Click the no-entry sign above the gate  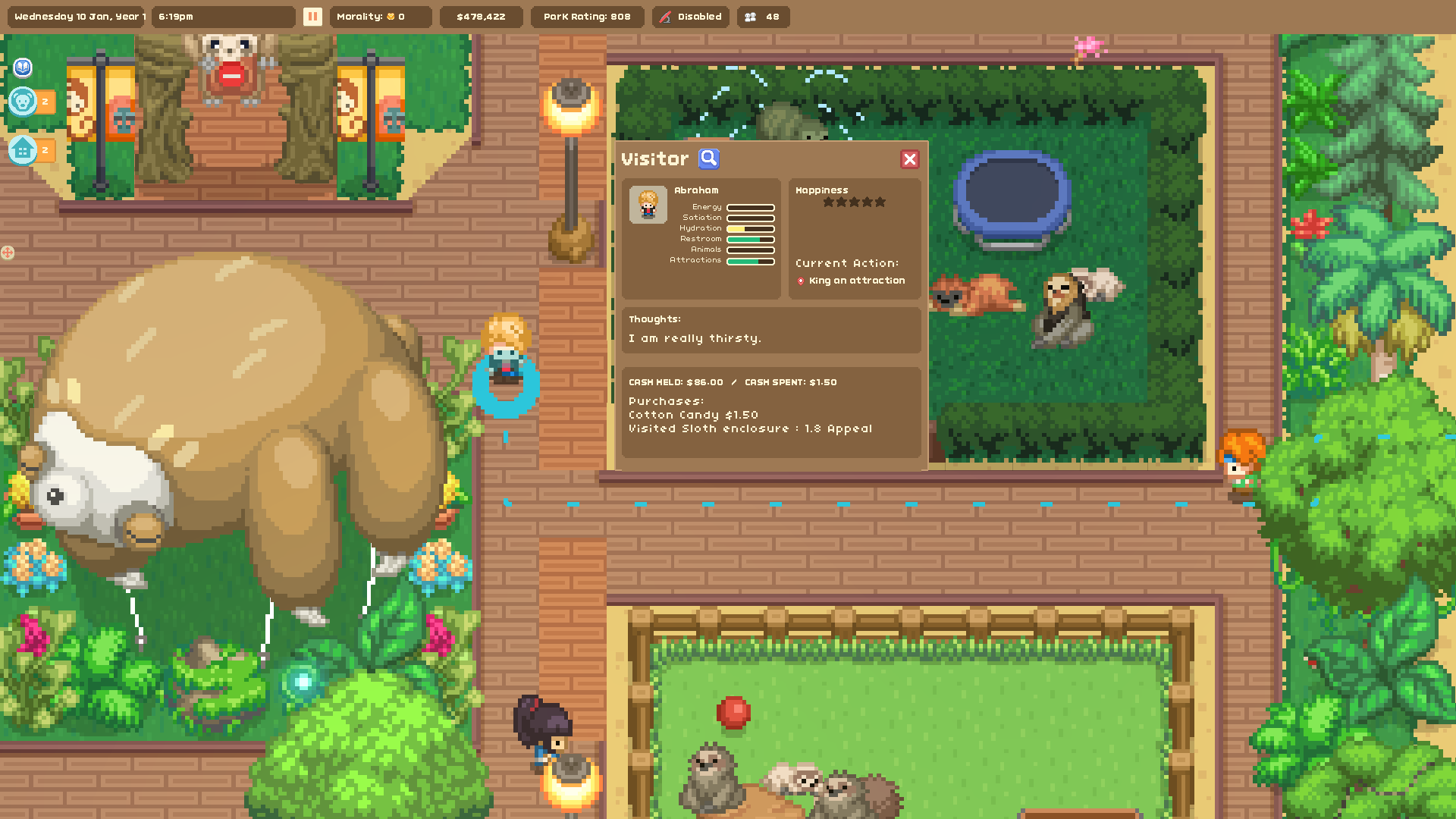click(231, 76)
